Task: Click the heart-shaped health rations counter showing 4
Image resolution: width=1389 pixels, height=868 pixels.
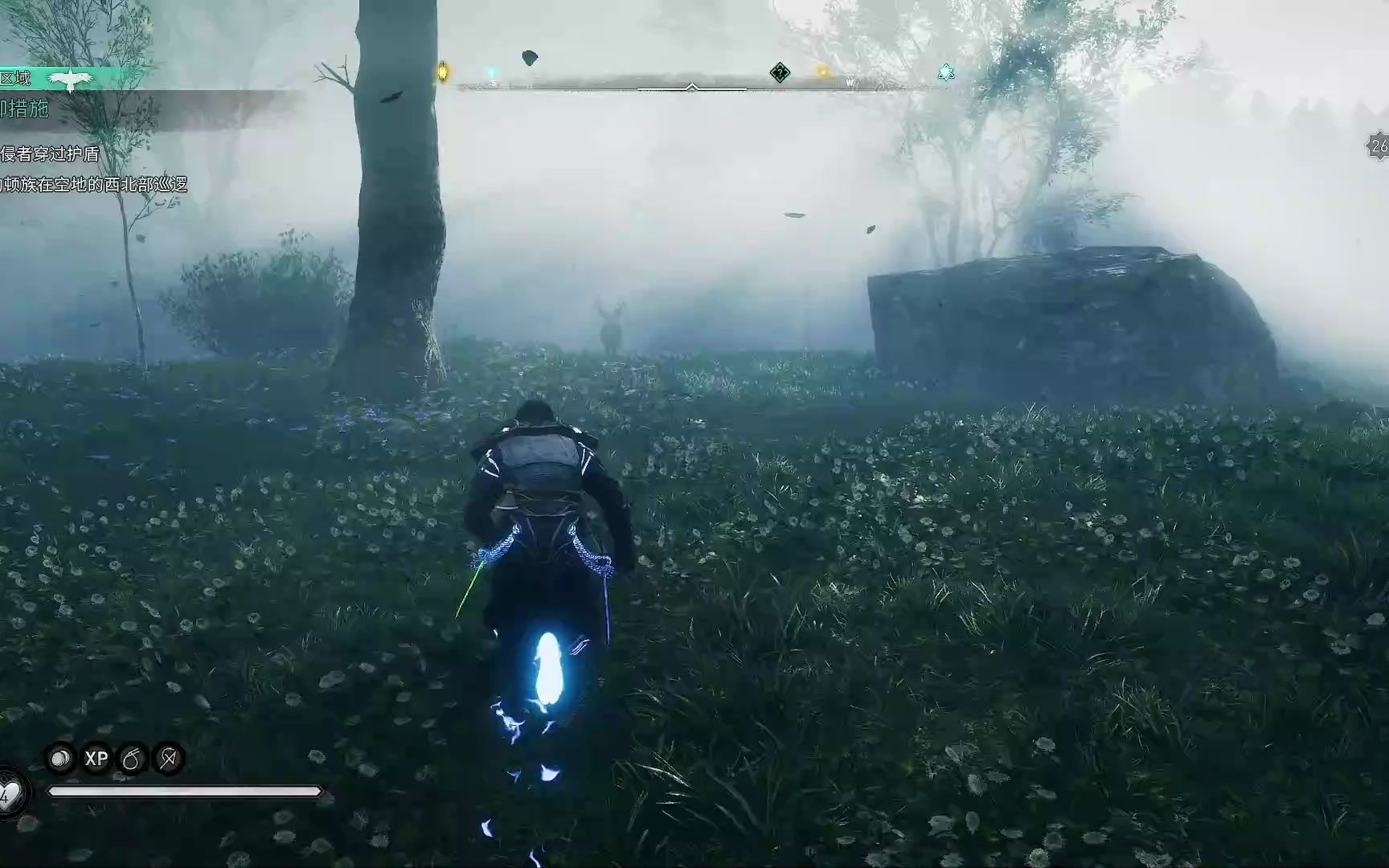Action: pos(6,792)
